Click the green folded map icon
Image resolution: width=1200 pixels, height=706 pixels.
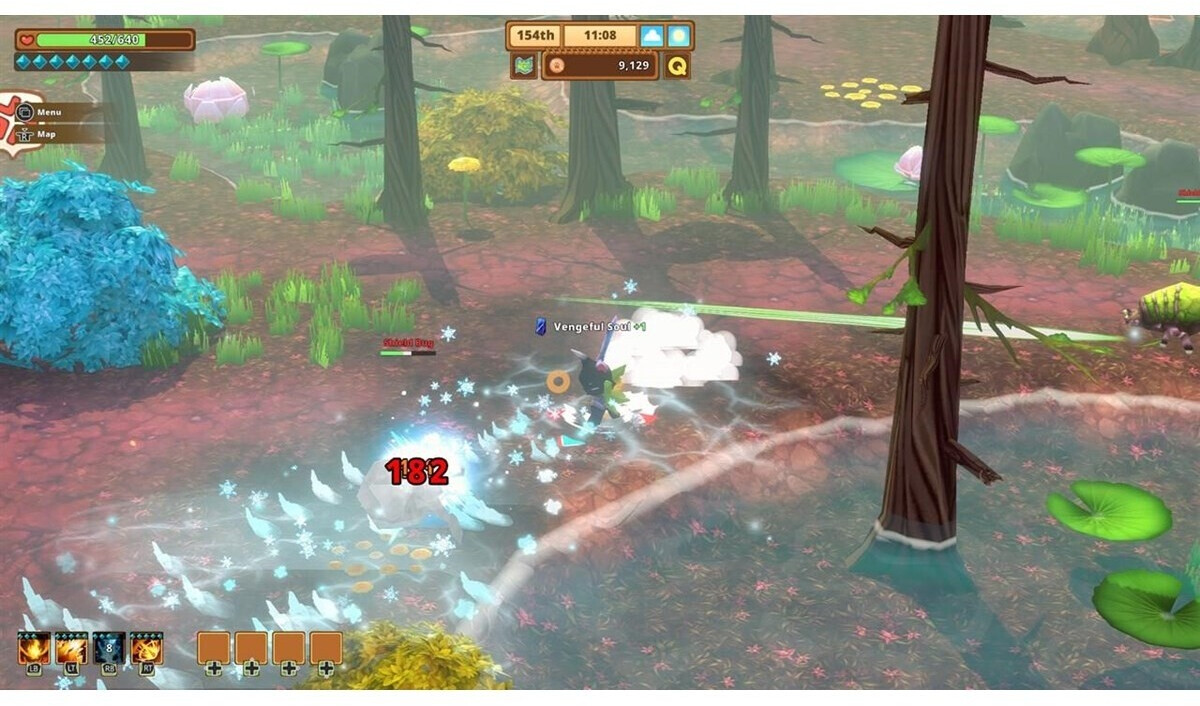(x=524, y=67)
